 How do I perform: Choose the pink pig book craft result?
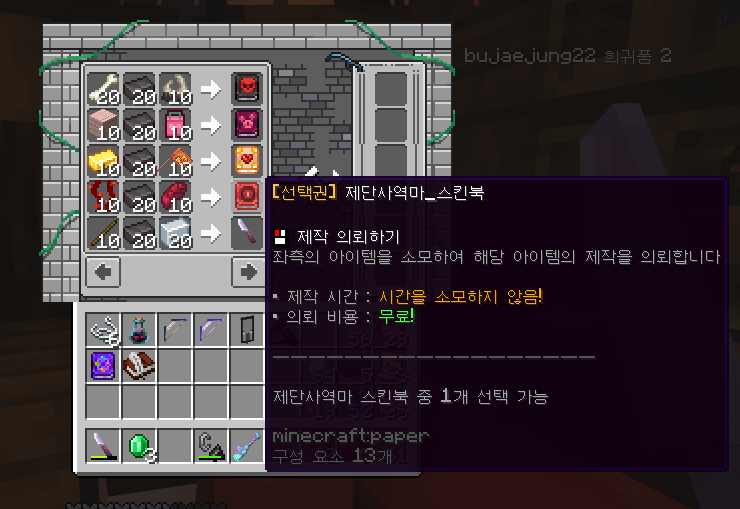coord(247,124)
